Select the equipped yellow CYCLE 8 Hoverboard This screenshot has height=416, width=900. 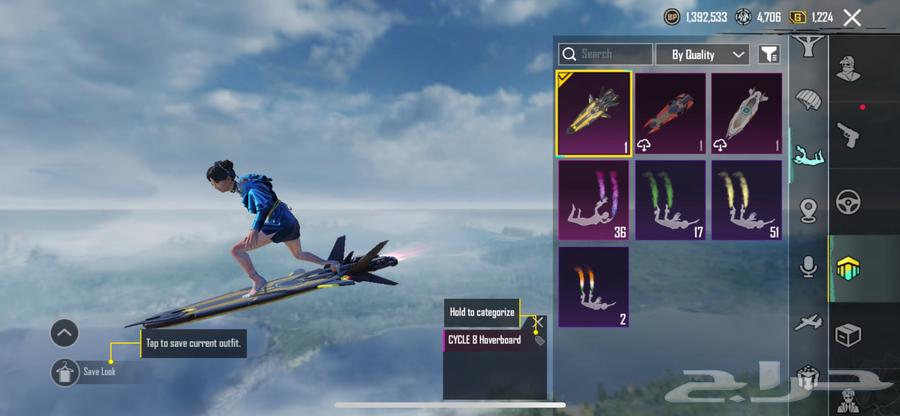click(594, 113)
